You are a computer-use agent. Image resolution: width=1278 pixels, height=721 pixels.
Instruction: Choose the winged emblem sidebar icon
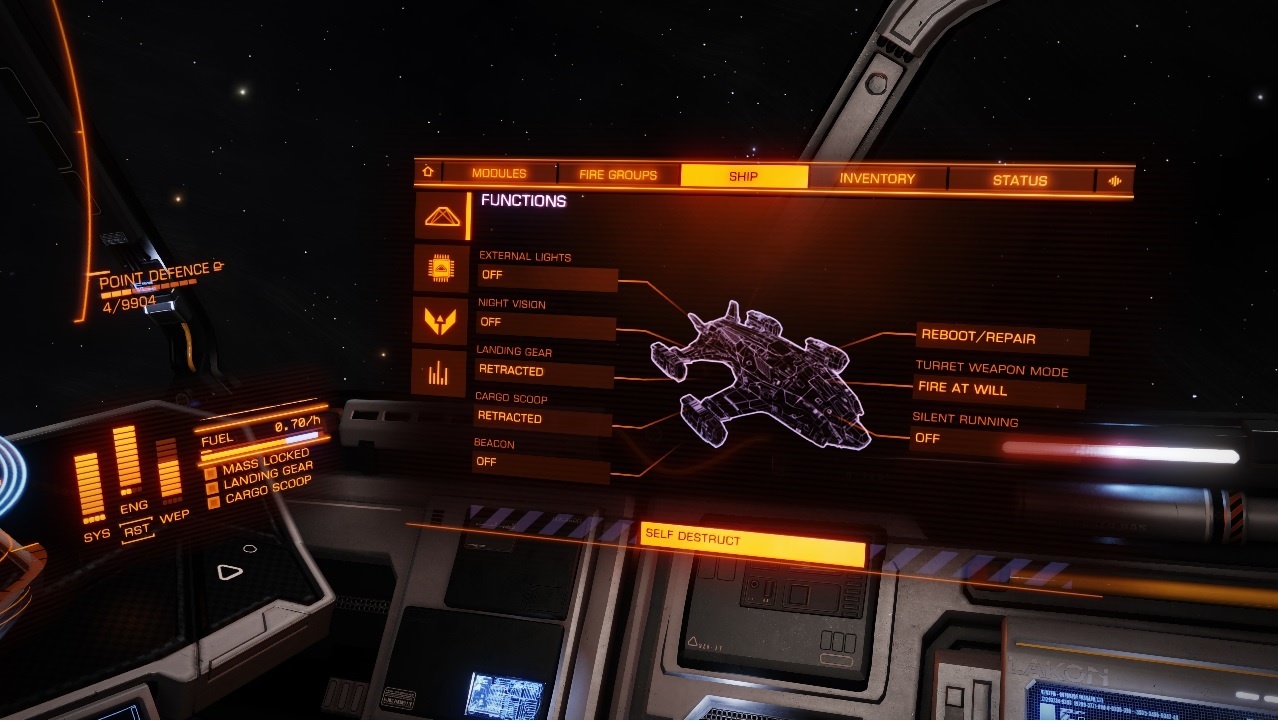coord(440,321)
